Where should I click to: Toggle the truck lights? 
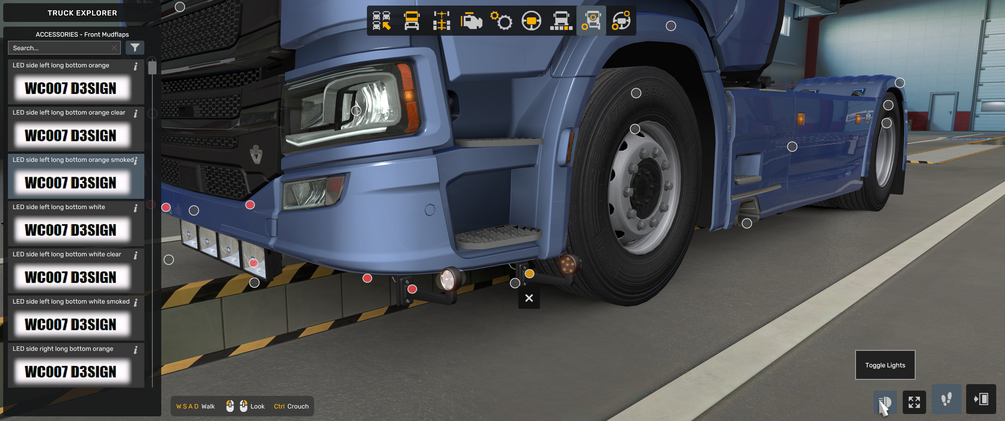[x=884, y=402]
